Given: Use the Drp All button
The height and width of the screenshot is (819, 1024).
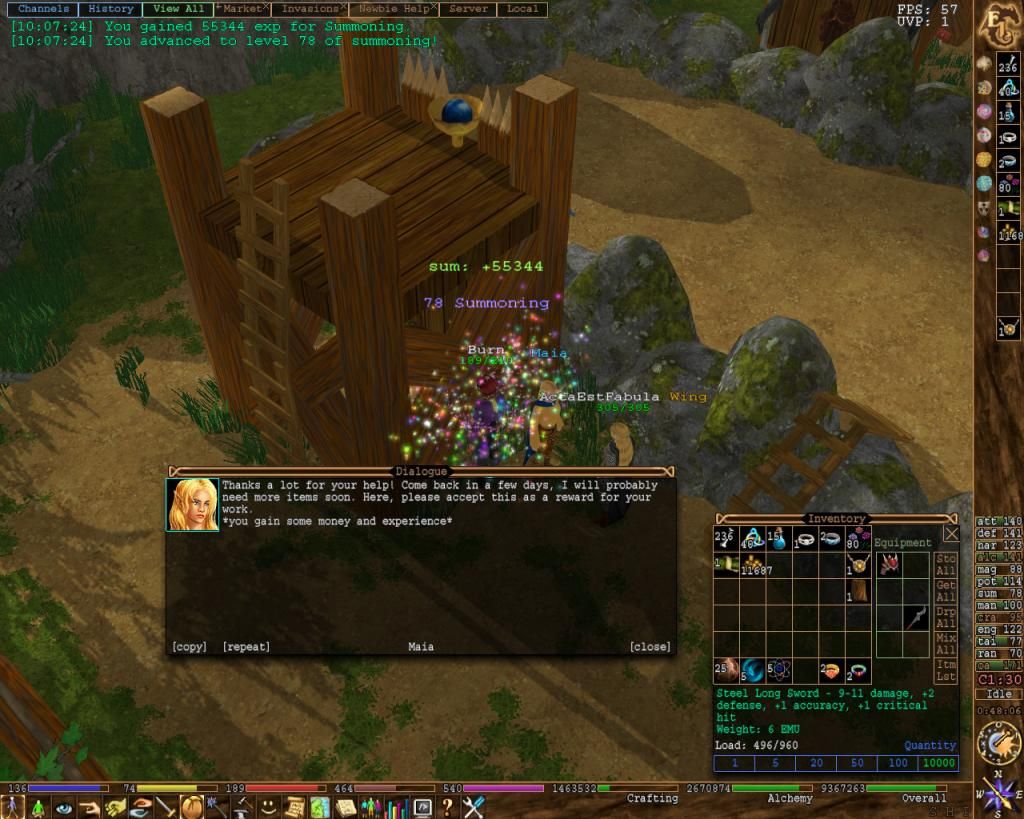Looking at the screenshot, I should point(945,617).
